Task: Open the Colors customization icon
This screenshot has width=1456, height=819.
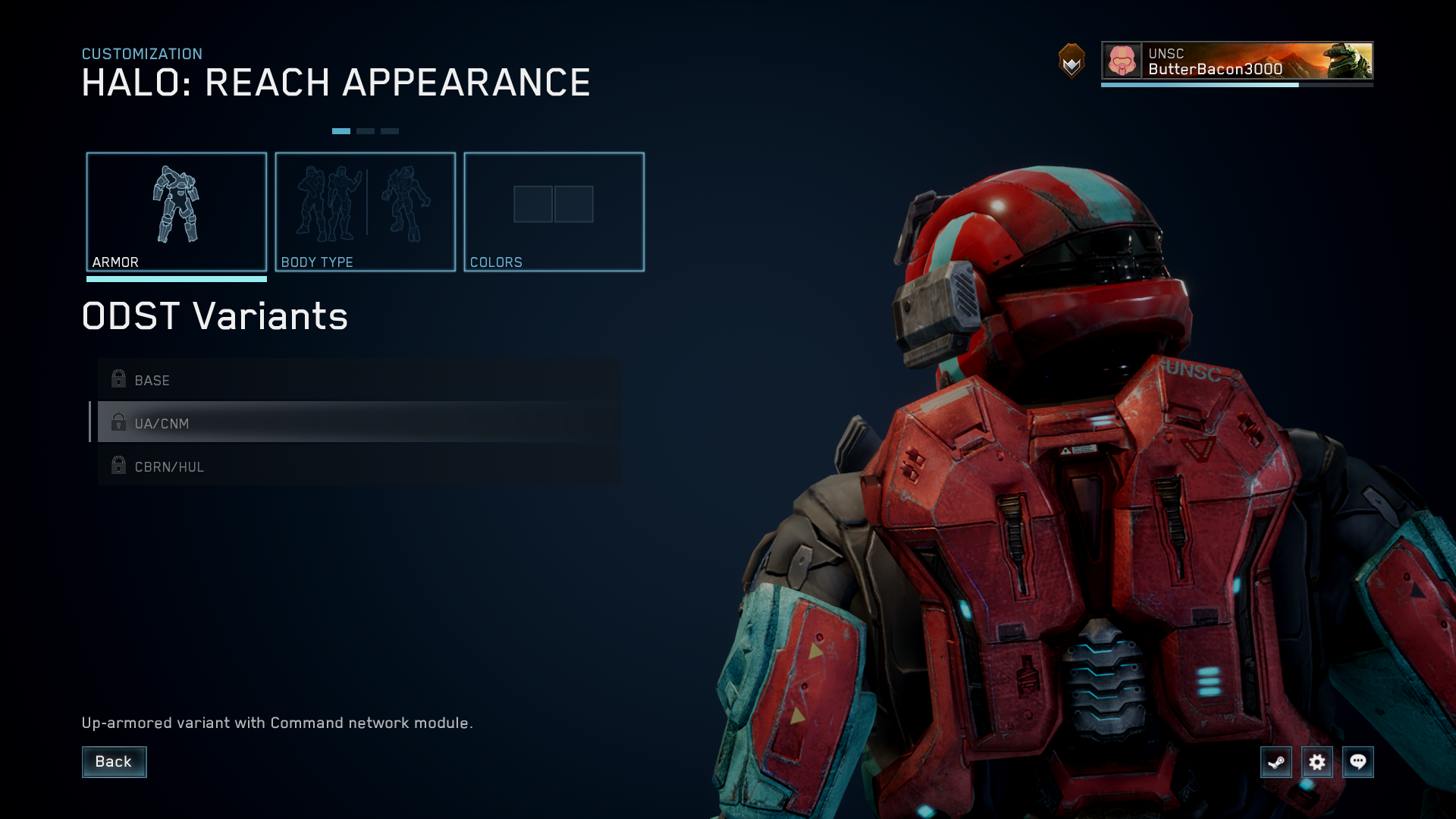Action: 554,205
